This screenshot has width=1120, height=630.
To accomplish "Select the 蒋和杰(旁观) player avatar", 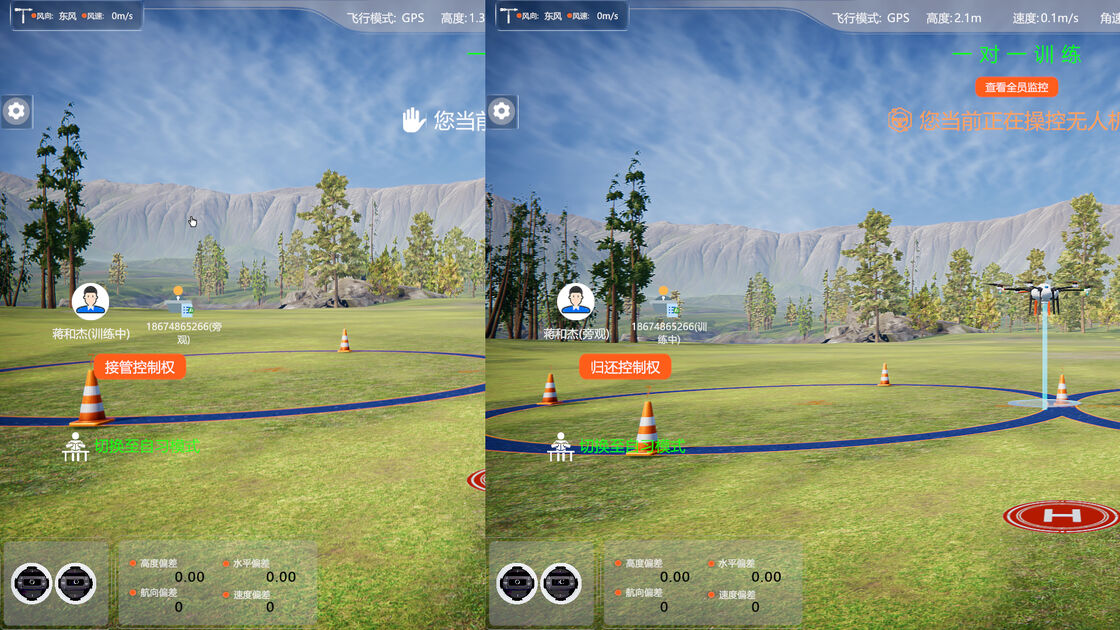I will [575, 302].
